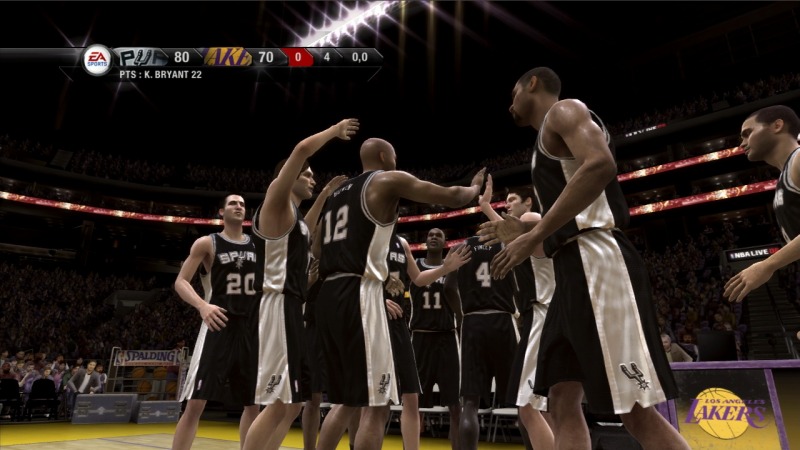Select the Lakers team logo in the scoreboard
Viewport: 800px width, 450px height.
[228, 57]
